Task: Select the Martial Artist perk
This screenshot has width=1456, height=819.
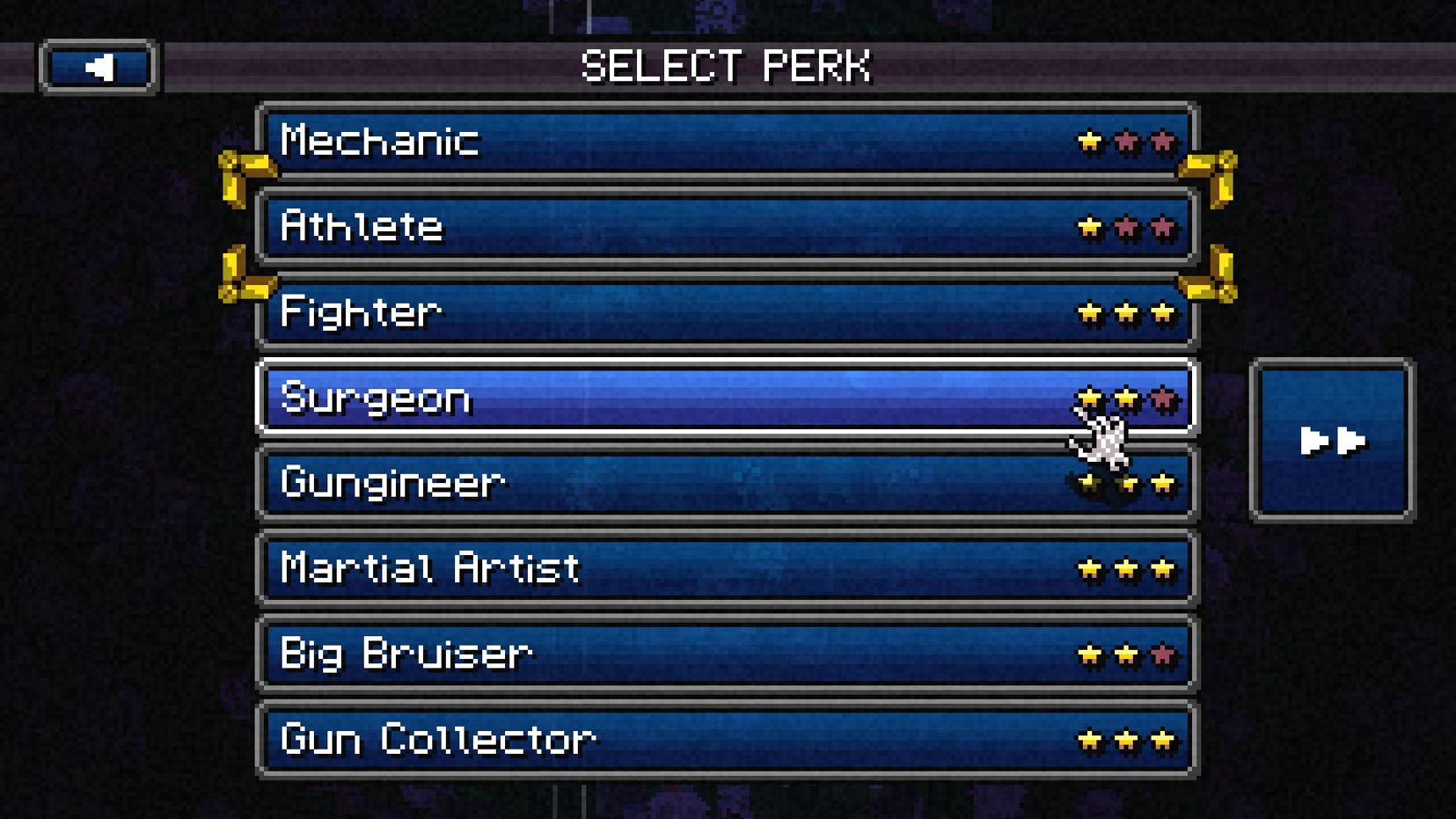Action: point(727,568)
